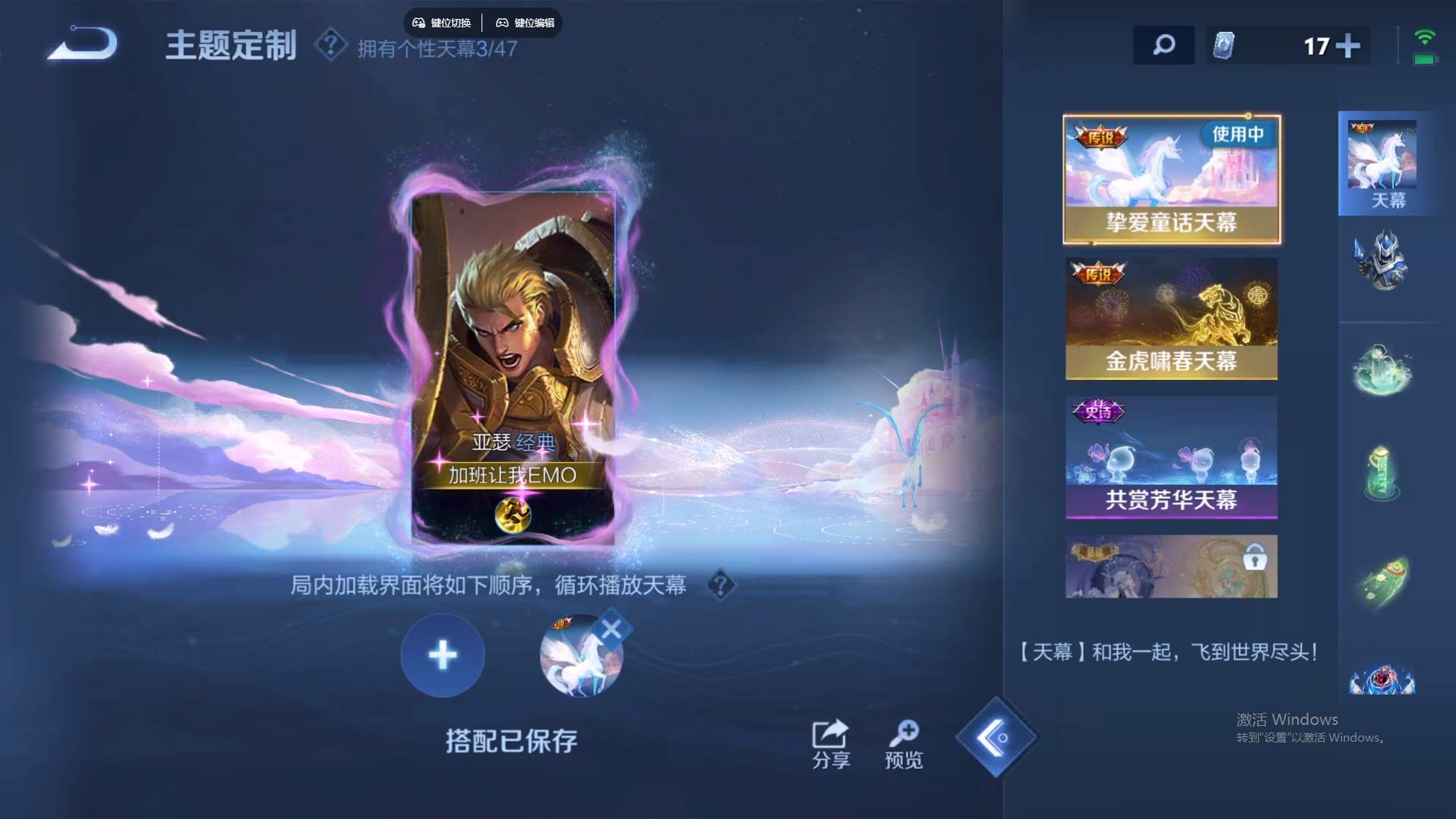The image size is (1456, 819).
Task: Click the plus to buy more currency
Action: (1348, 45)
